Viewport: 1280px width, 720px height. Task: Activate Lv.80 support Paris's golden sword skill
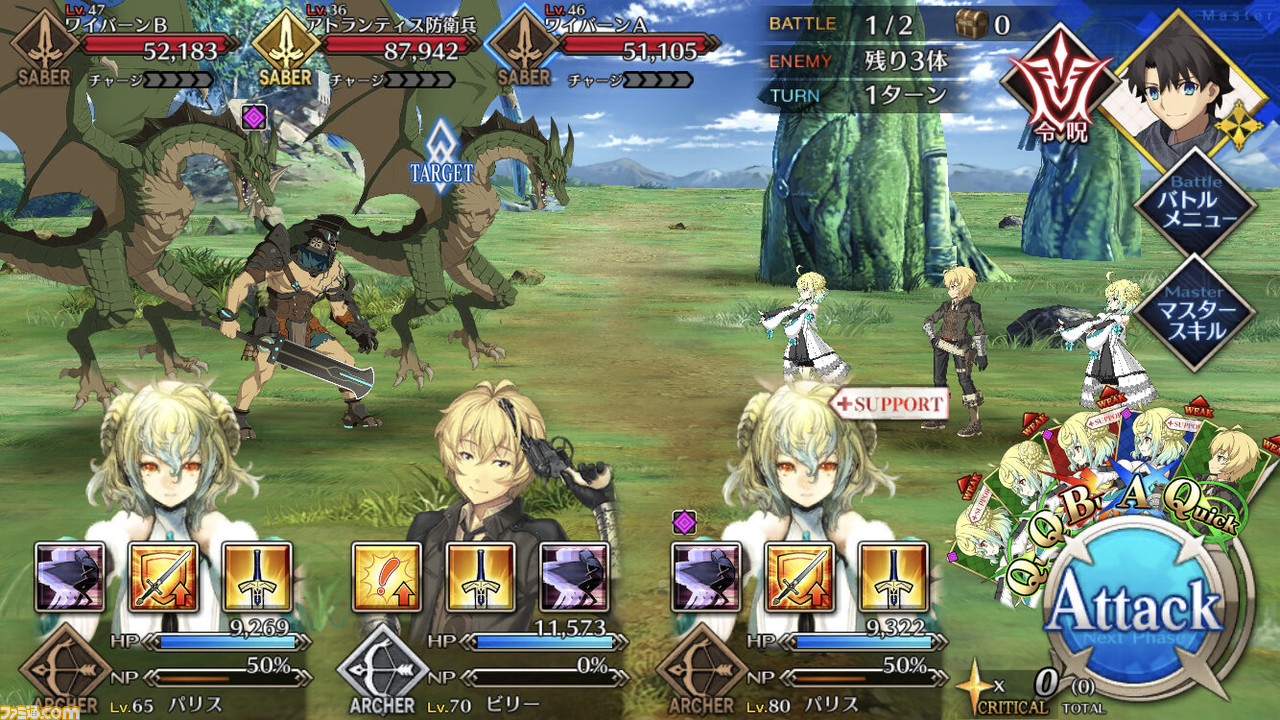click(x=893, y=577)
